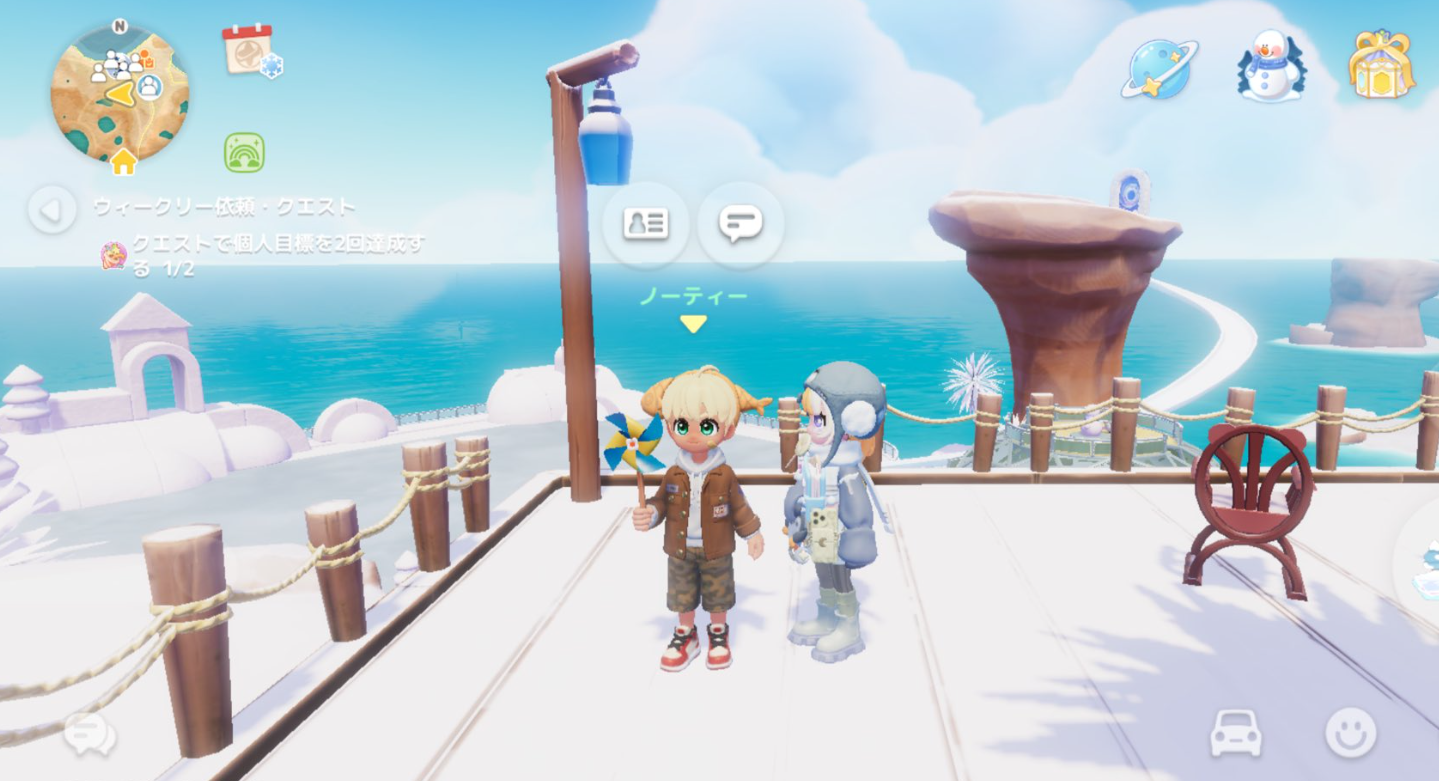Open the golden gift box shop
The image size is (1439, 781).
tap(1380, 65)
